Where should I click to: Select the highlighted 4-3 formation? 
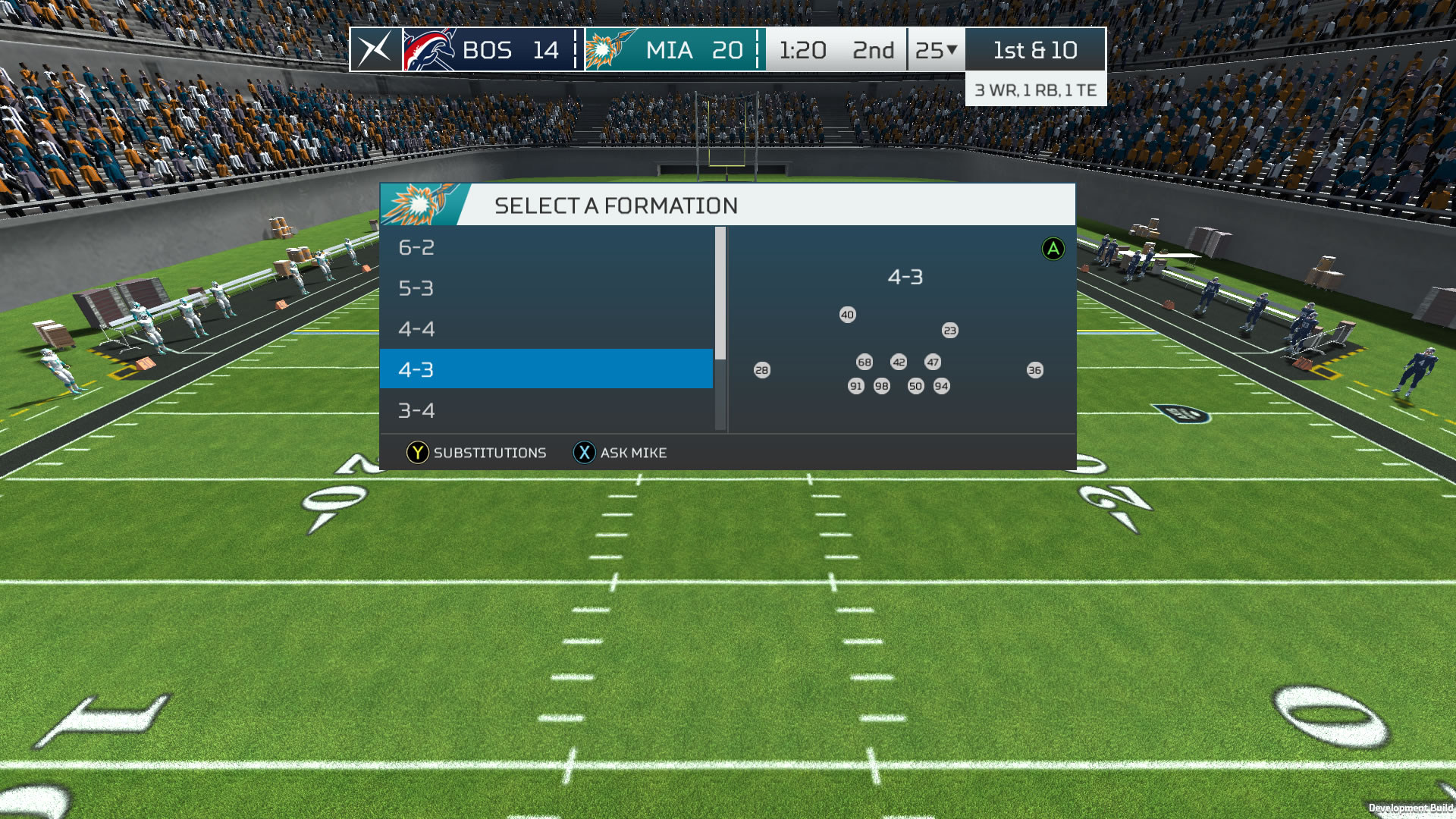tap(546, 369)
